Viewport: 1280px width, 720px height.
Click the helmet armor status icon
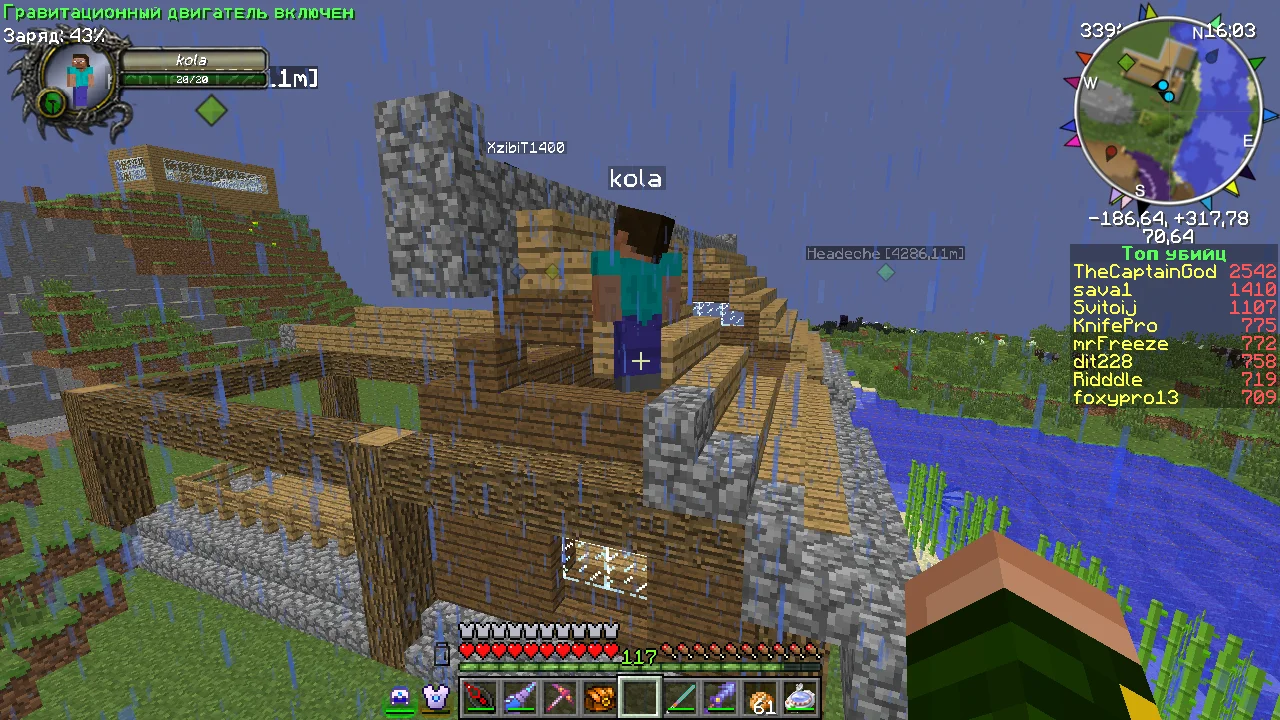coord(401,698)
